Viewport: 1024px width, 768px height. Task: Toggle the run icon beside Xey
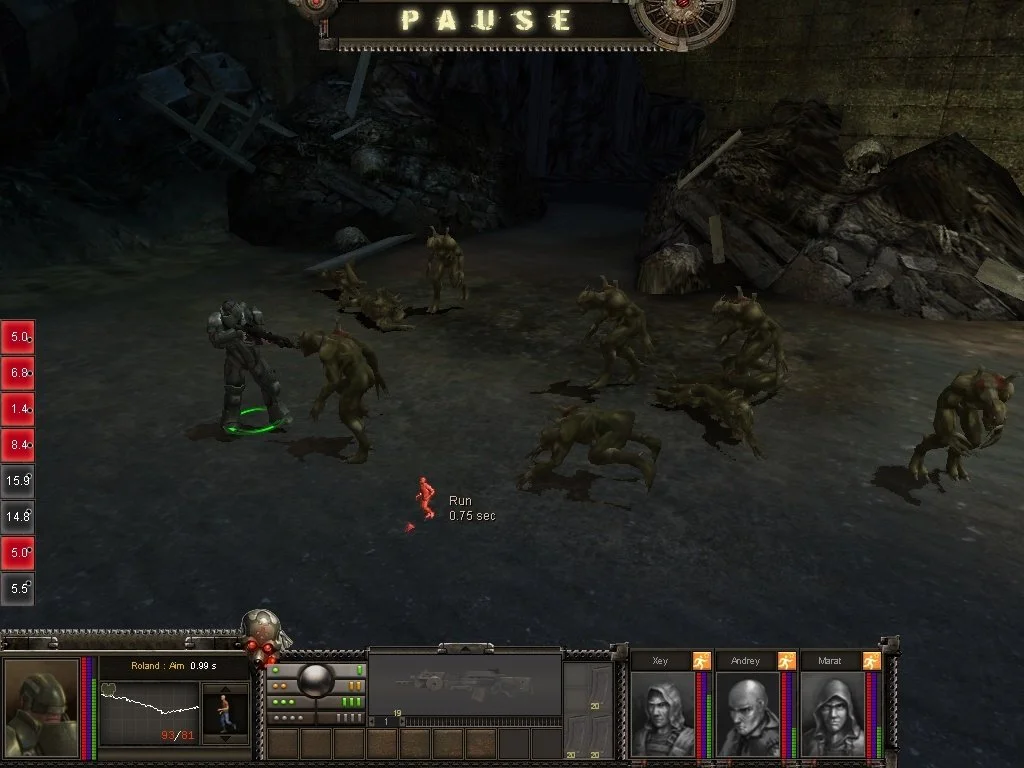(701, 661)
